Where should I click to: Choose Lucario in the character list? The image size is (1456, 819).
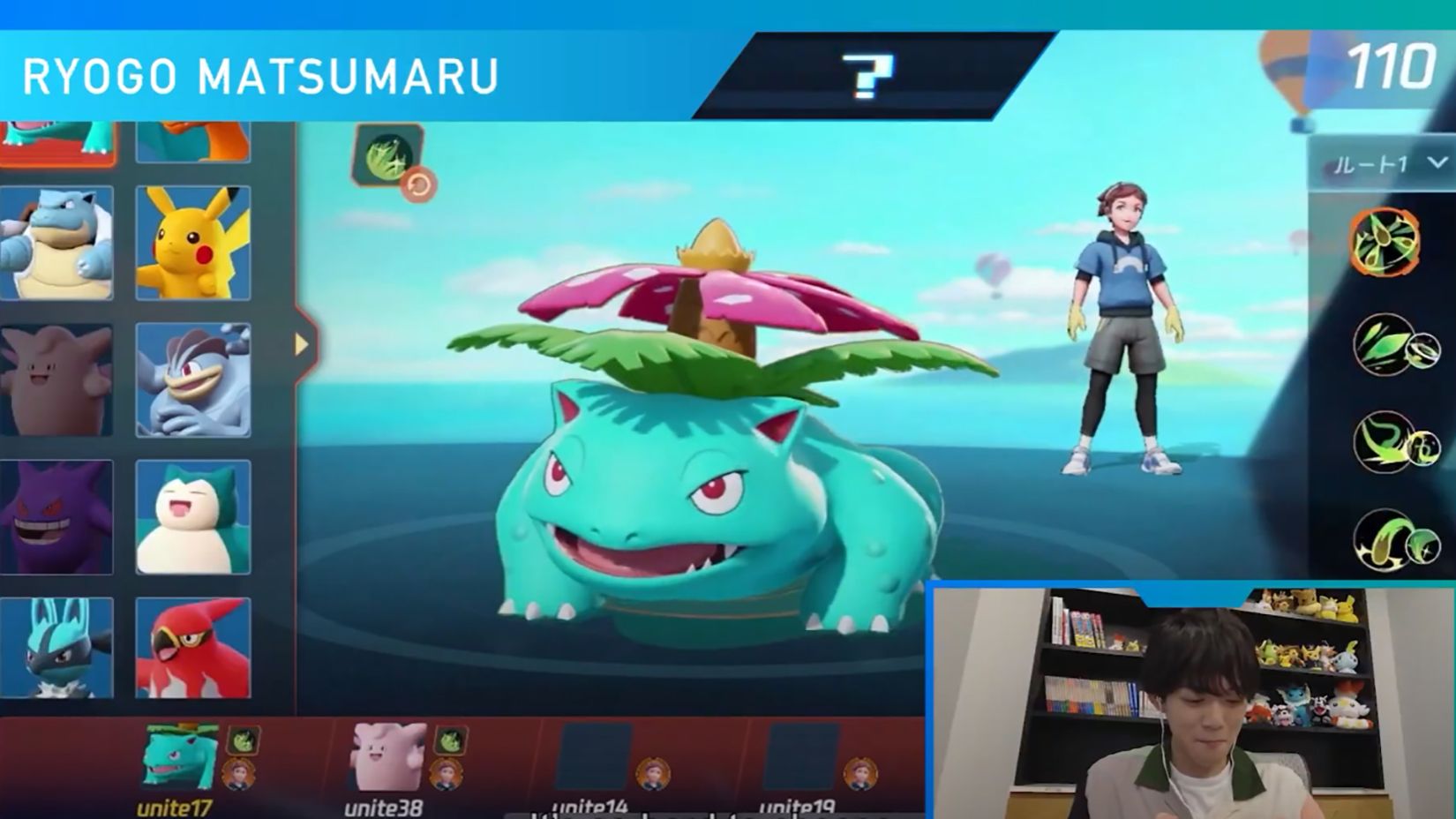tap(57, 653)
